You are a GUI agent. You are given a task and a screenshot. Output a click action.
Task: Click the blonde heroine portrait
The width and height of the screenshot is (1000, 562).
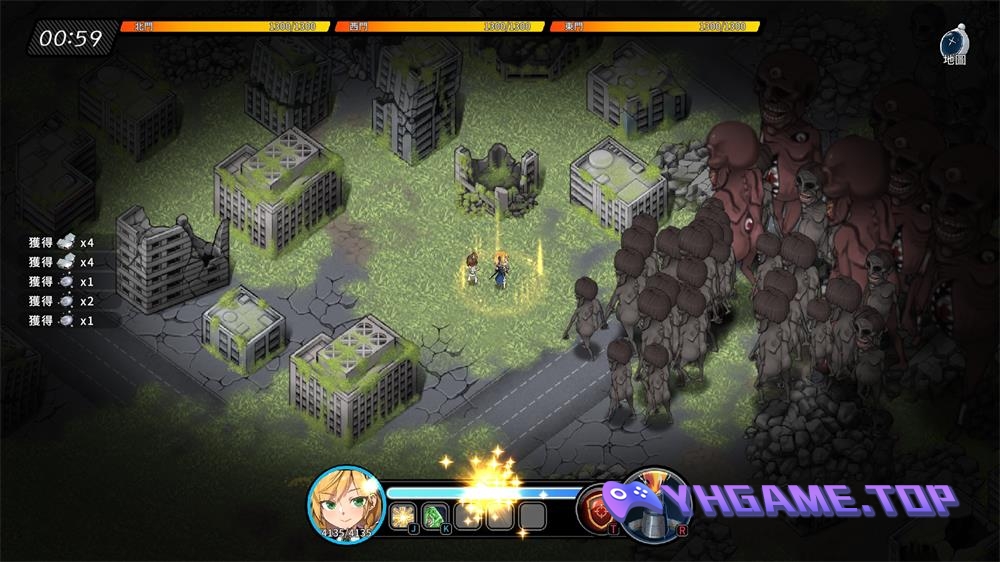coord(346,504)
